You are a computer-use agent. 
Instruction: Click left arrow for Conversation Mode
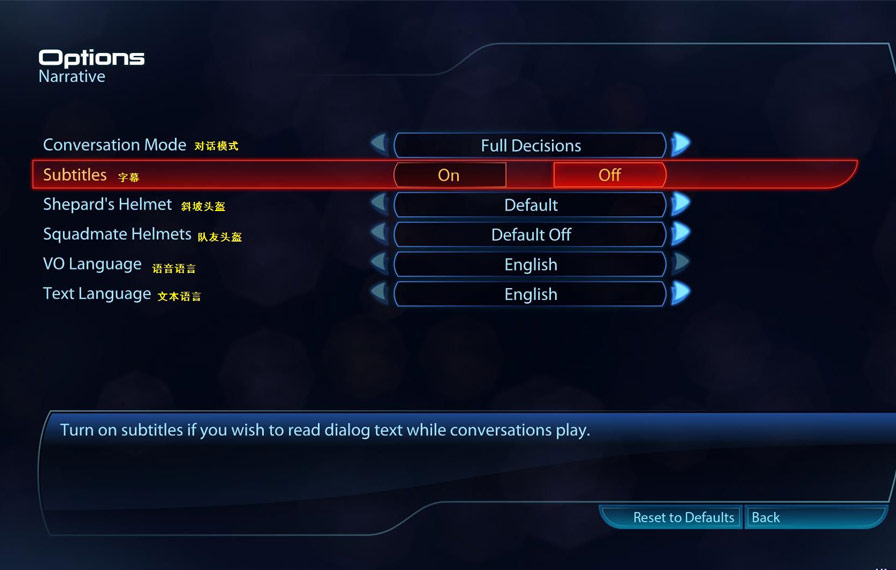click(x=379, y=144)
